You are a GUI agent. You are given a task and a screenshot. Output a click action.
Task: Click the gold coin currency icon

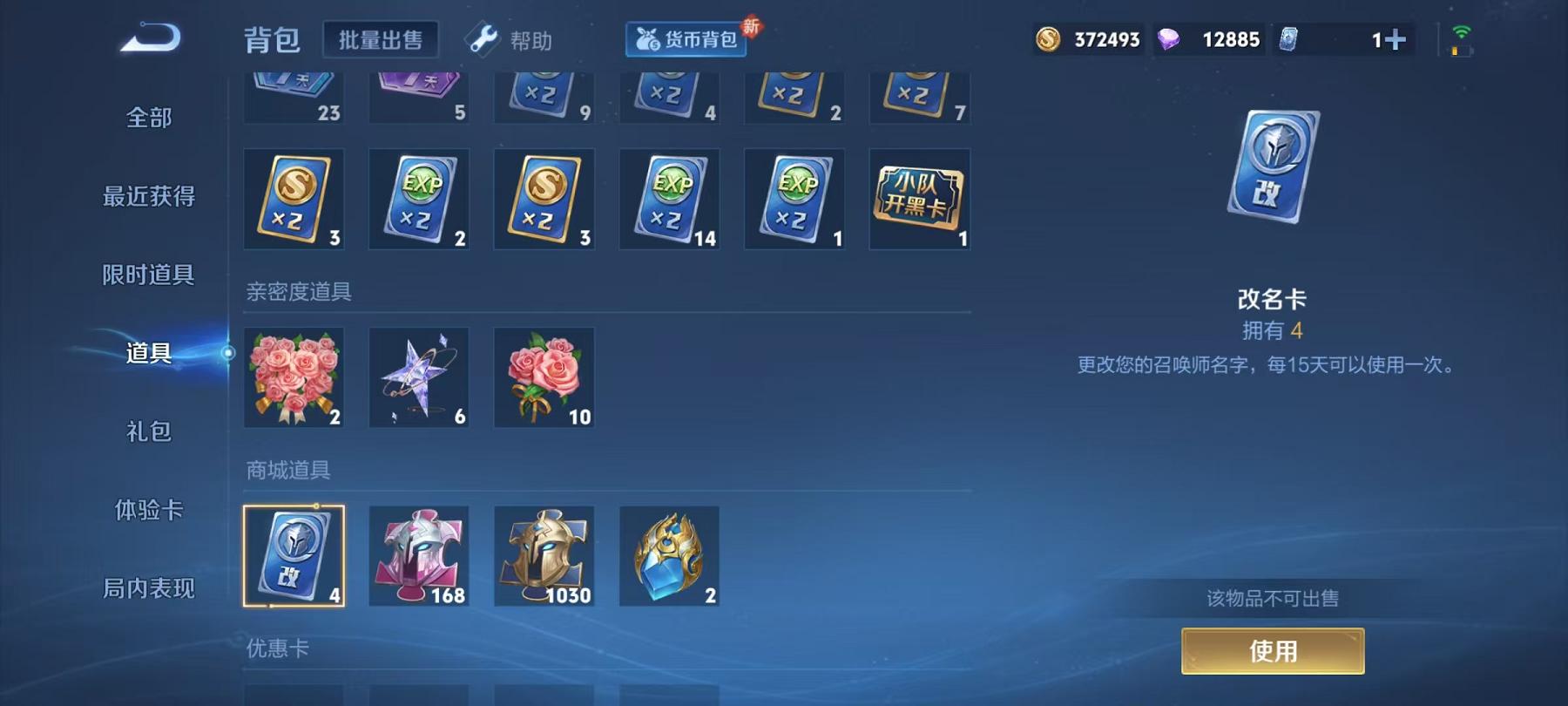pos(1050,38)
